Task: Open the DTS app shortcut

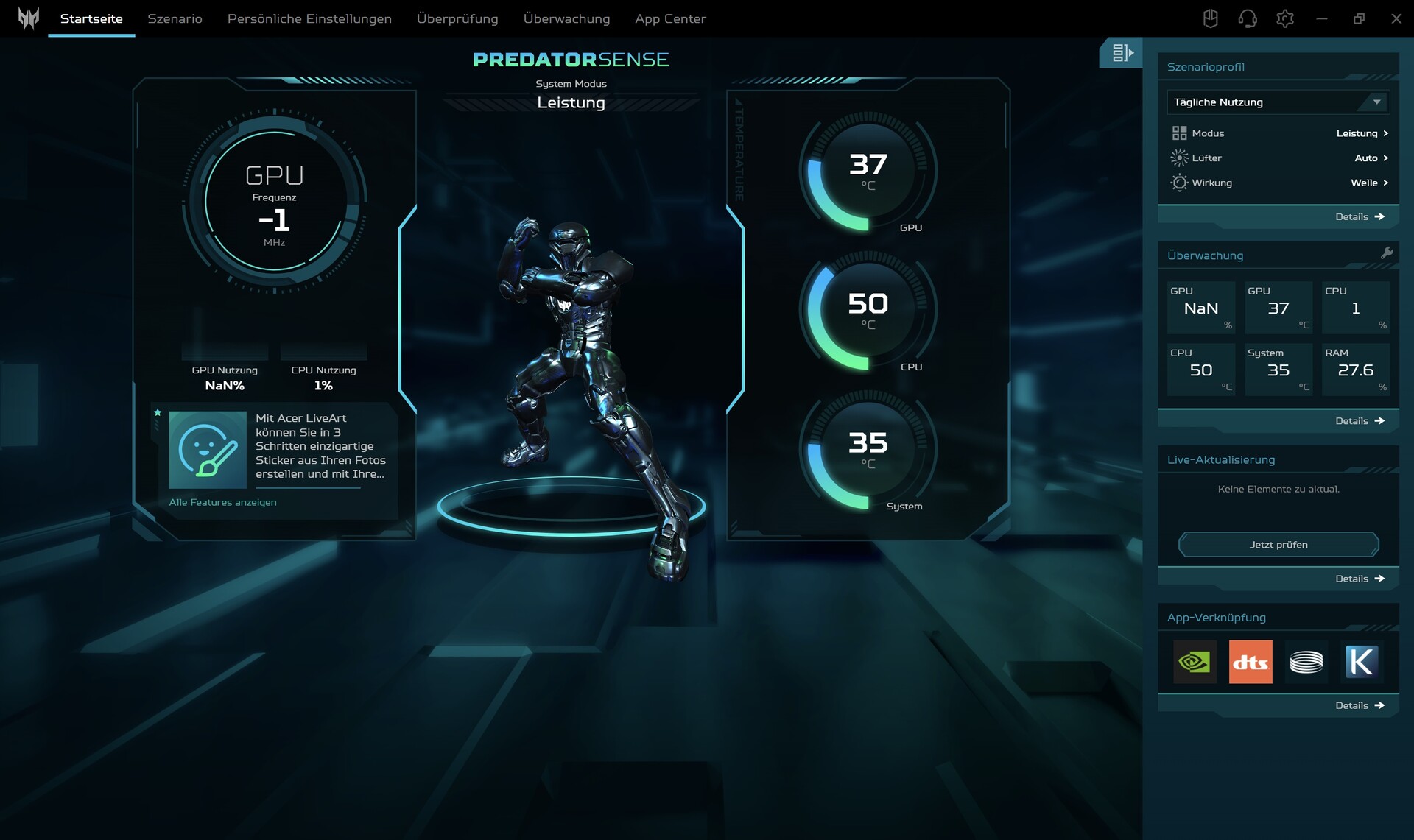Action: click(1251, 662)
